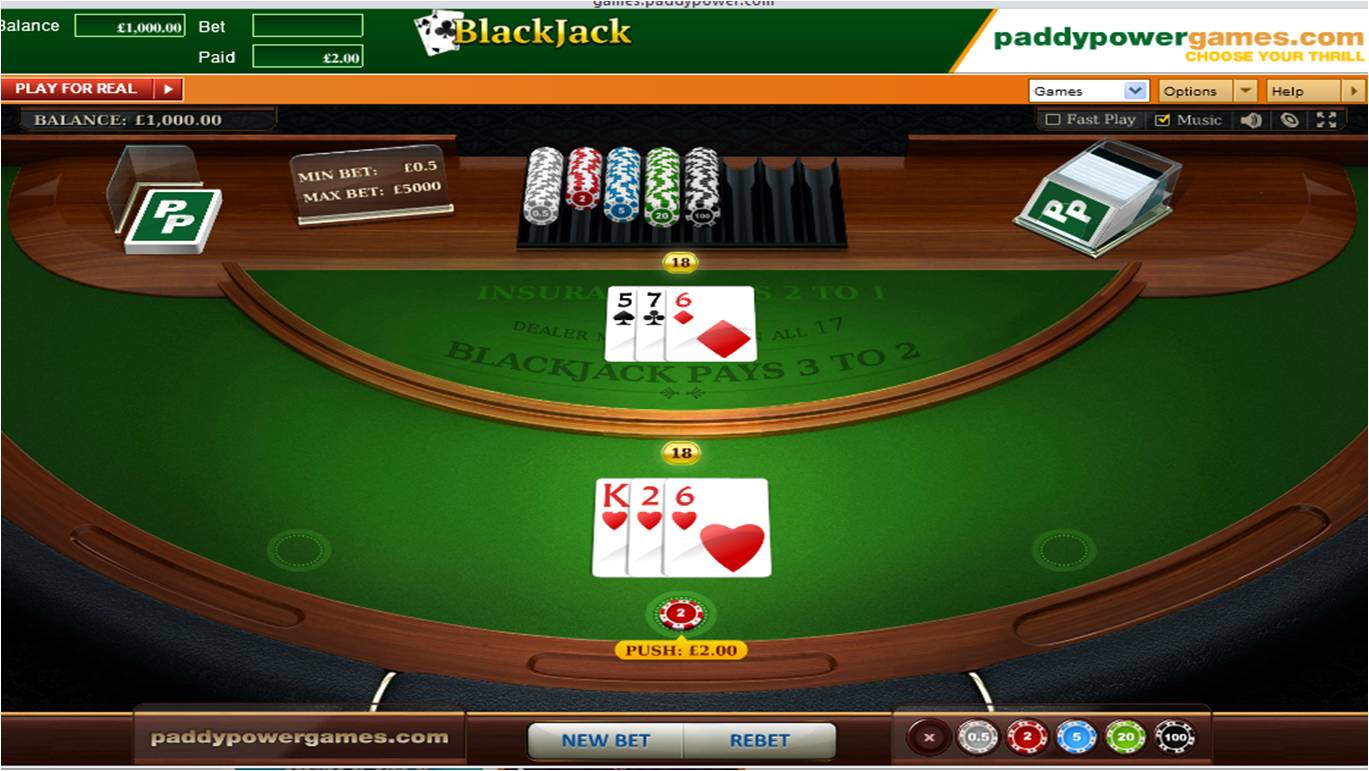Clear the bet with the X button
This screenshot has height=771, width=1369.
929,738
